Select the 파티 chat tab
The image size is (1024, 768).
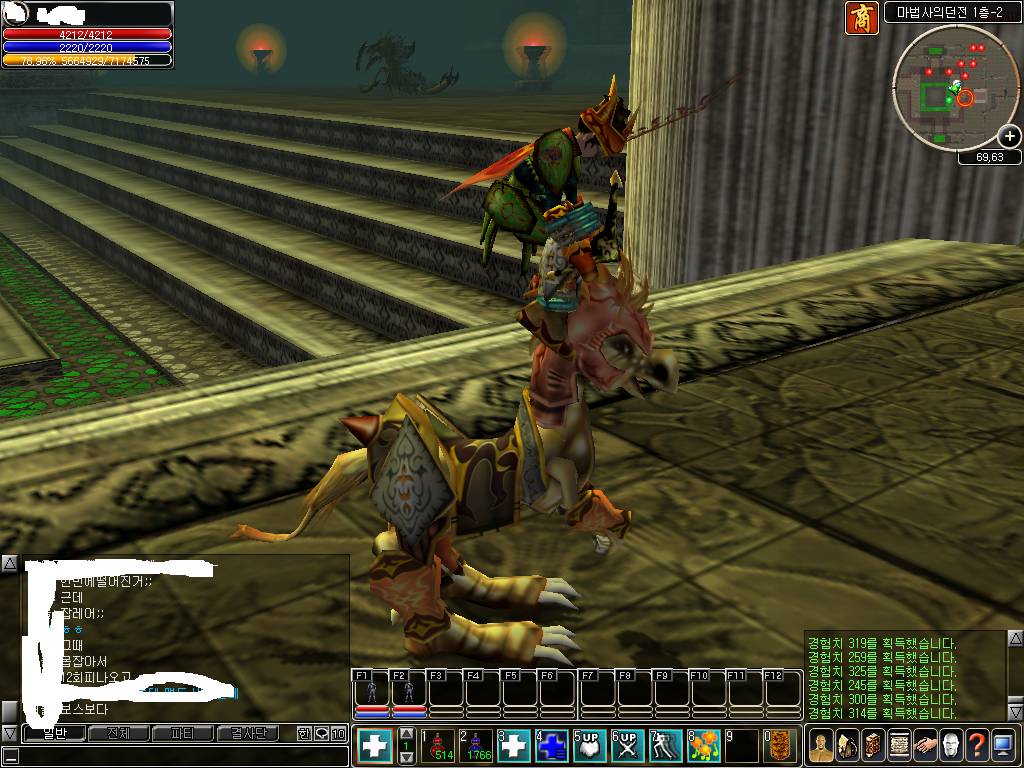pyautogui.click(x=181, y=734)
